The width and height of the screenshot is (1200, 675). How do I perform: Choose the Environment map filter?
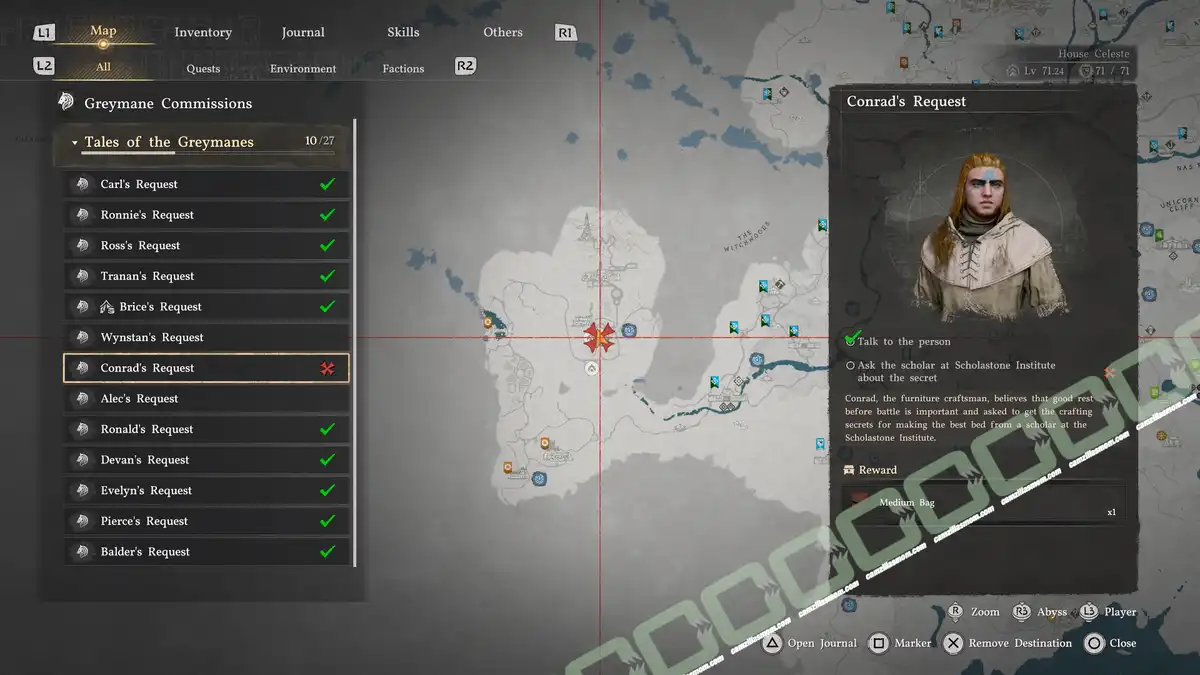[x=303, y=68]
